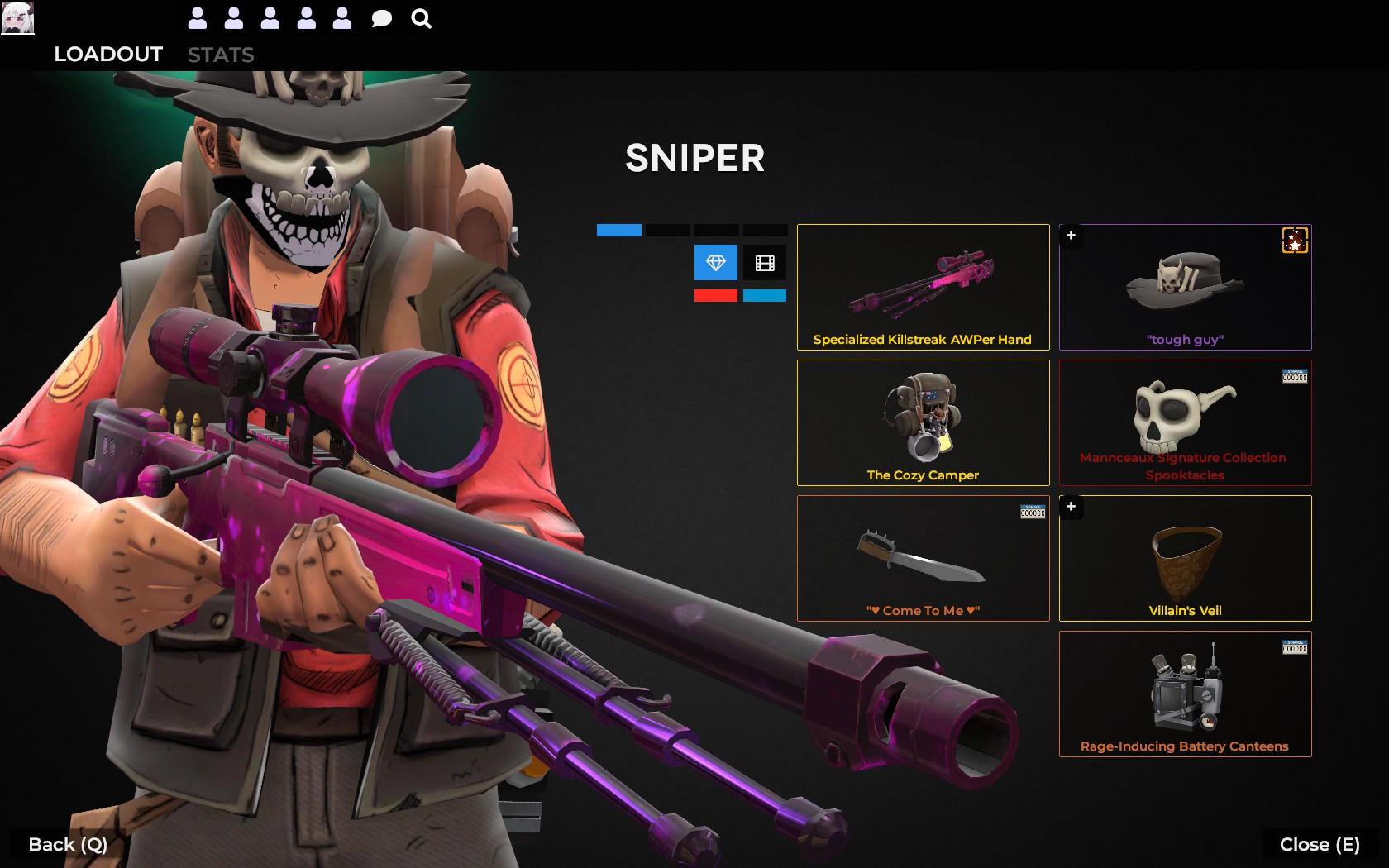The width and height of the screenshot is (1389, 868).
Task: Open the LOADOUT tab
Action: pos(108,55)
